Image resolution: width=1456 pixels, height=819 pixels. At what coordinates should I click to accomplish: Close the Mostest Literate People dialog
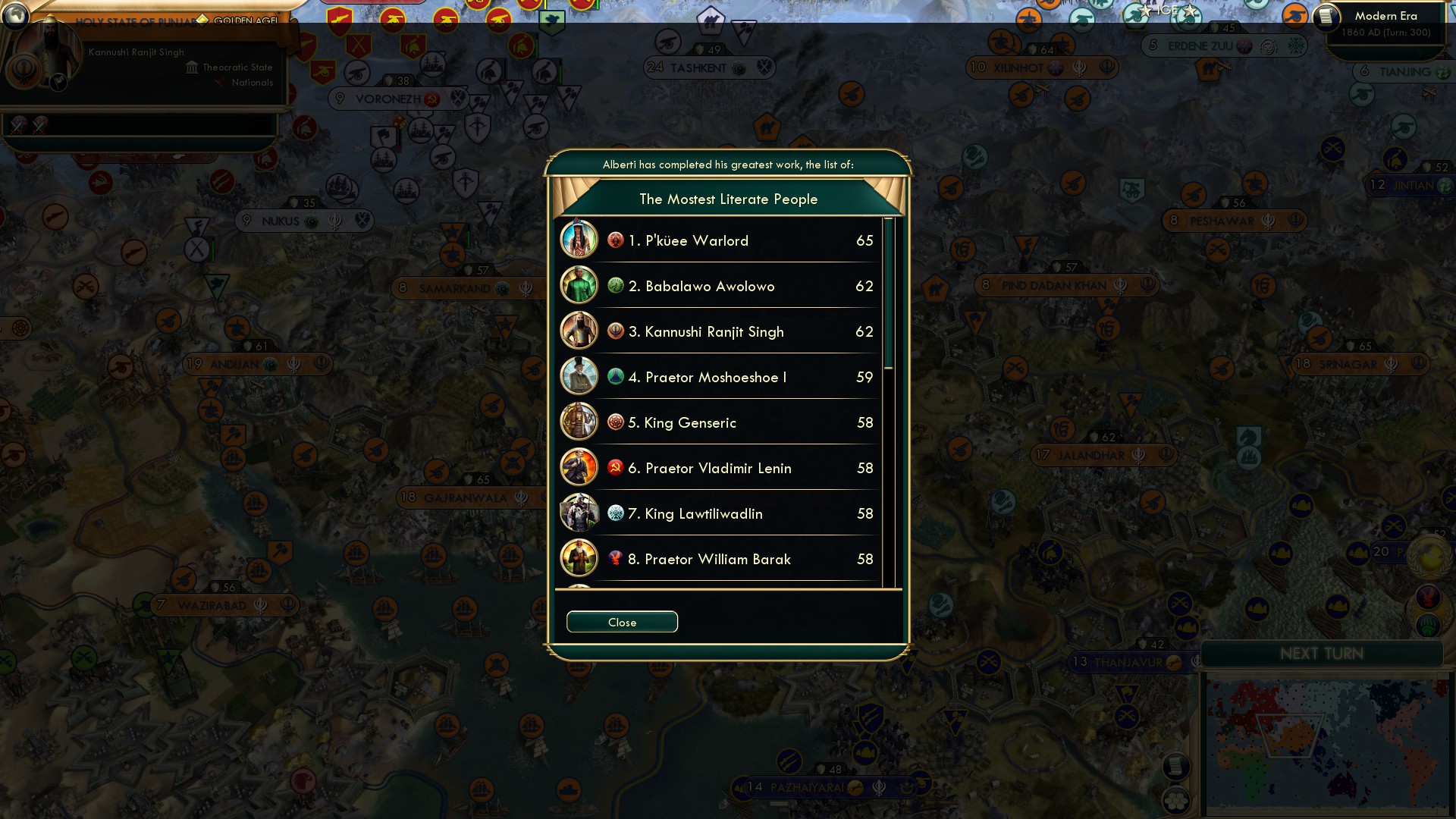tap(622, 621)
